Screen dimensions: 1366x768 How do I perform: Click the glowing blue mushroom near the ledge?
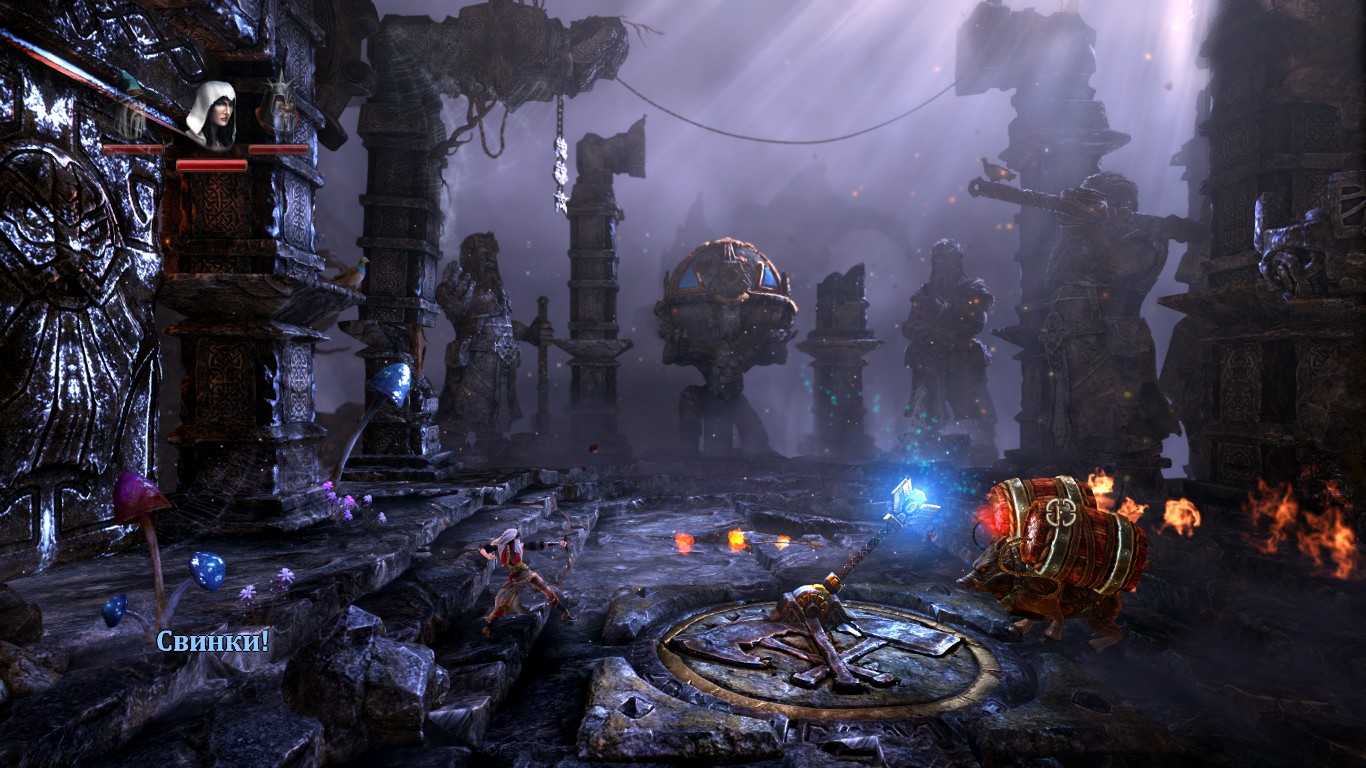392,382
